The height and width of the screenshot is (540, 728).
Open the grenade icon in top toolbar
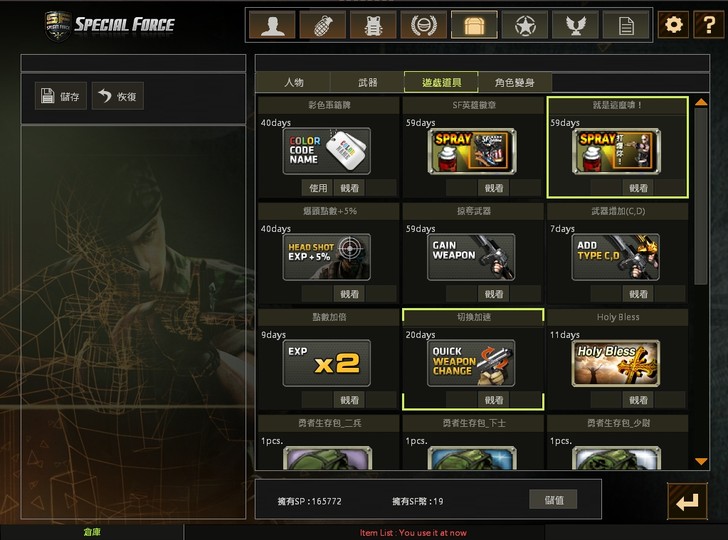322,25
